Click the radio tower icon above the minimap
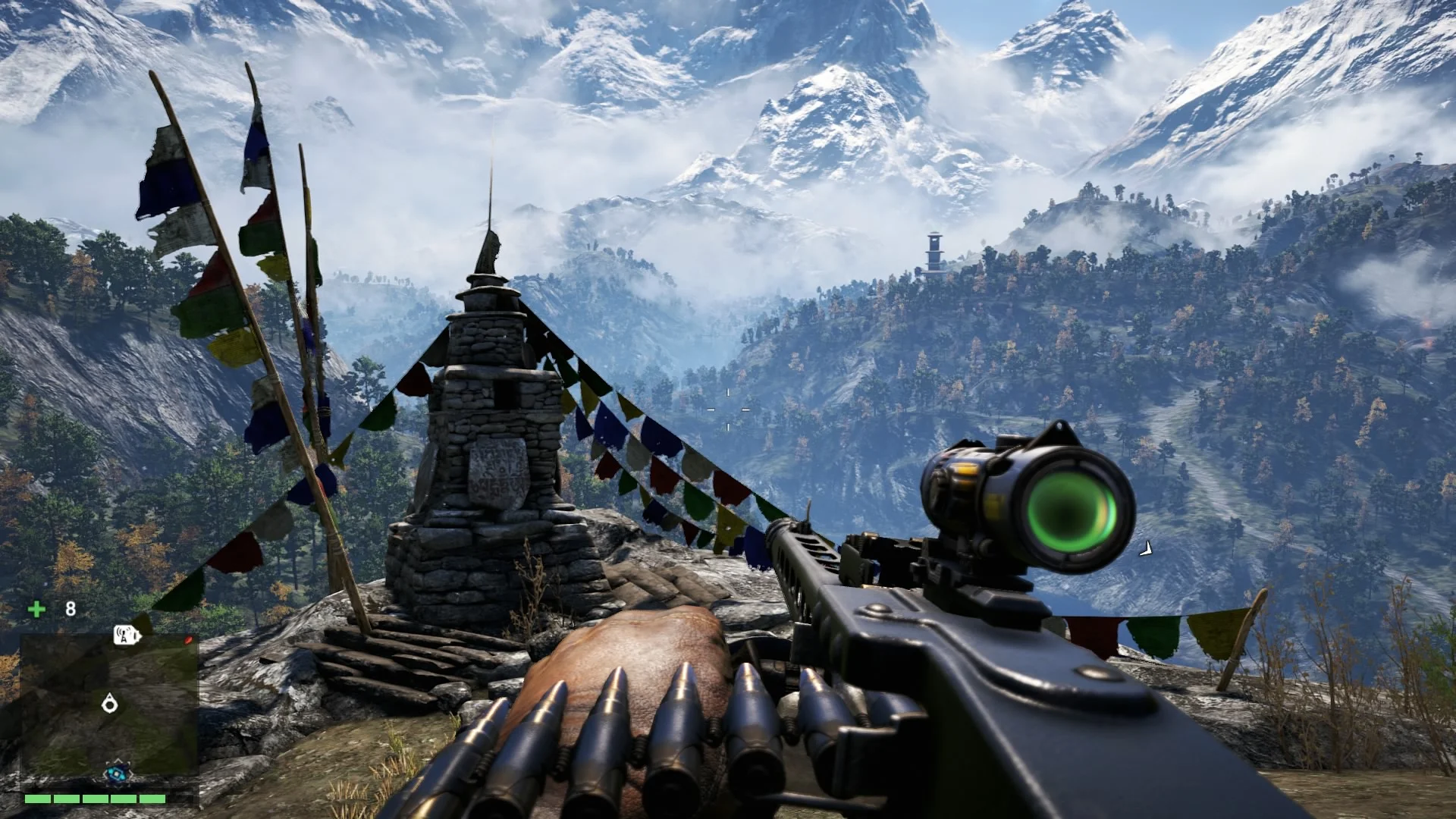Screen dimensions: 1456x819 126,635
